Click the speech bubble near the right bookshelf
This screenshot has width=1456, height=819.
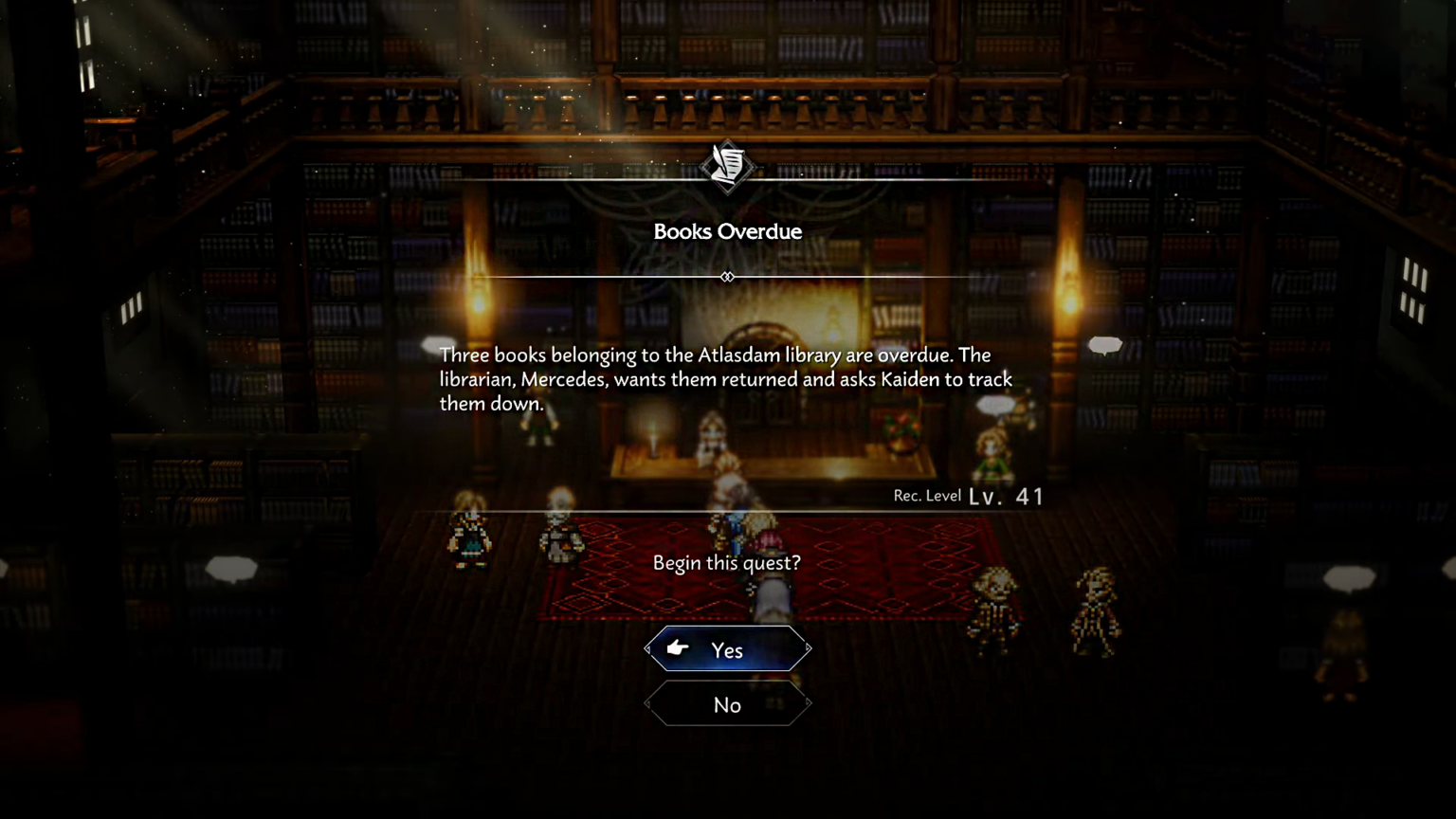(x=1104, y=345)
